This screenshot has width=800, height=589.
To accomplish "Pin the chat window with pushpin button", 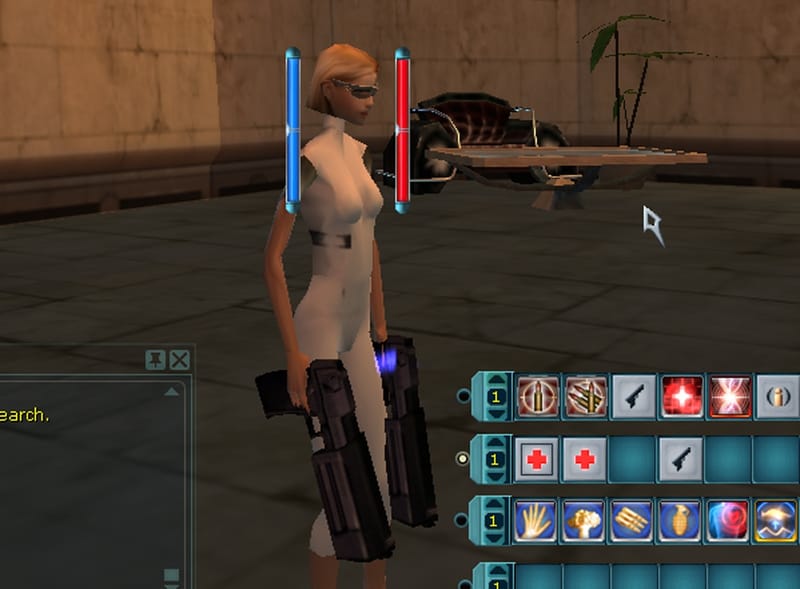I will tap(156, 360).
